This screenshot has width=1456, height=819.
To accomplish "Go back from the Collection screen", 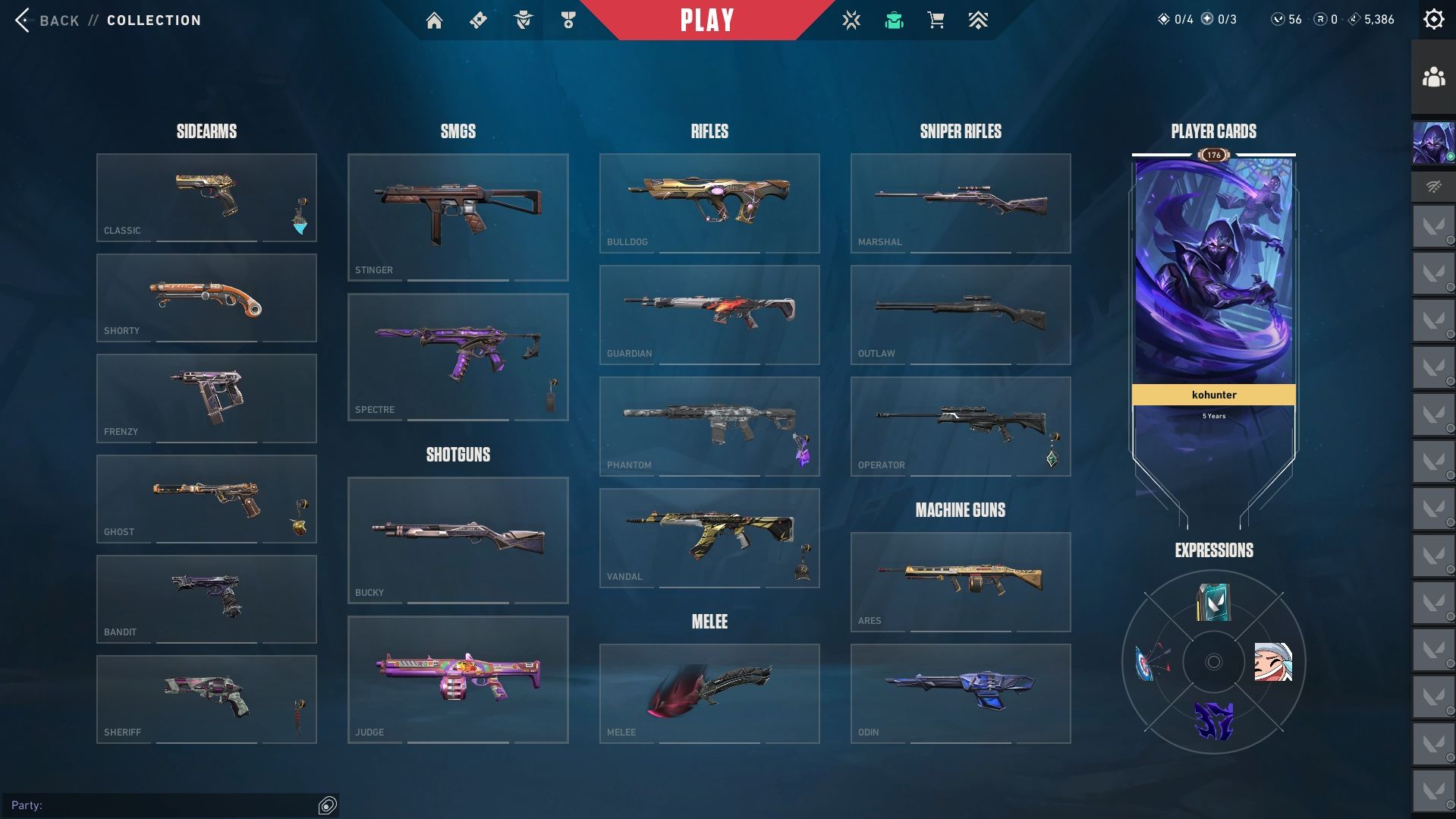I will click(47, 20).
